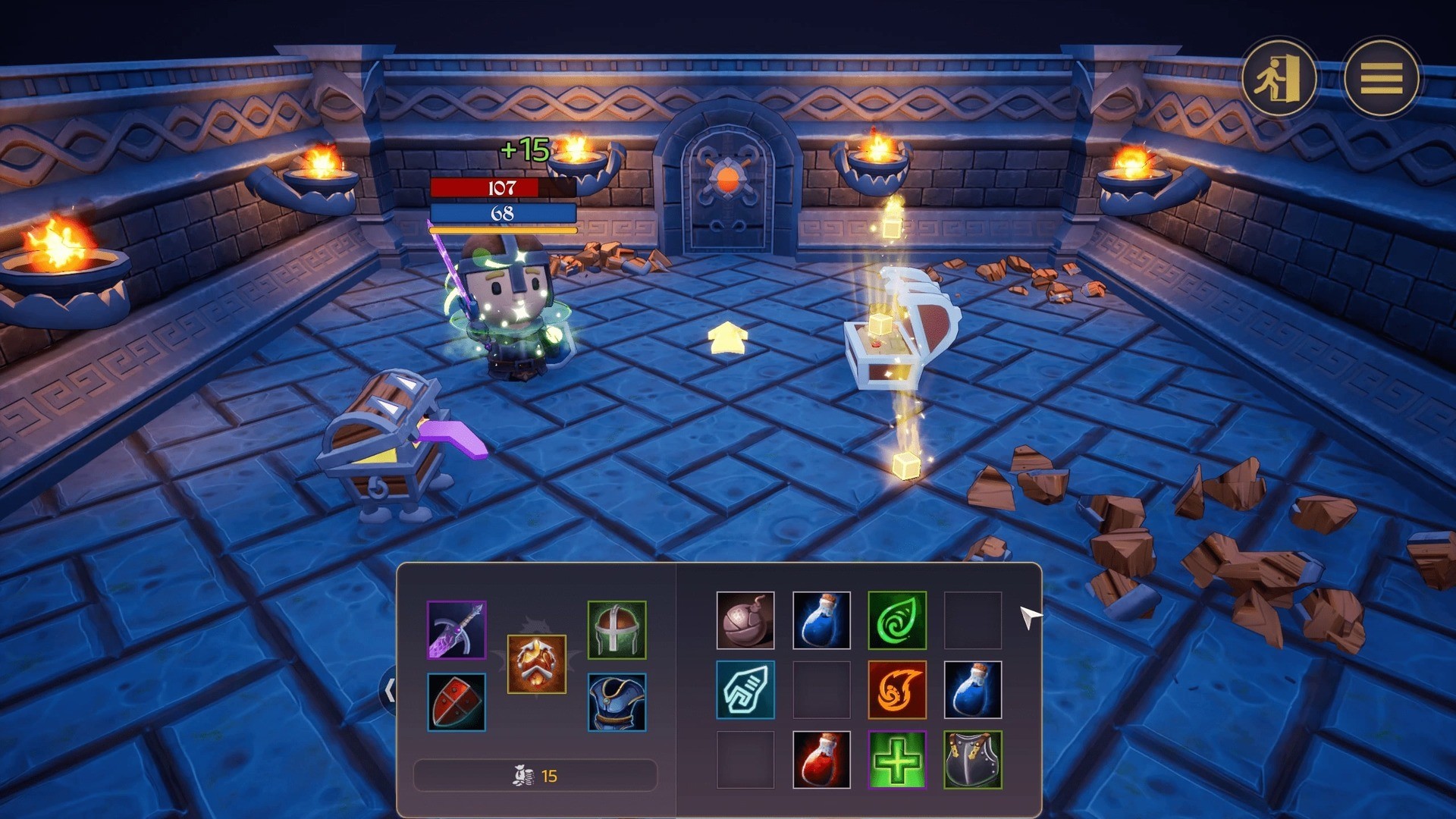Select the bomb in the inventory
This screenshot has height=819, width=1456.
point(745,620)
